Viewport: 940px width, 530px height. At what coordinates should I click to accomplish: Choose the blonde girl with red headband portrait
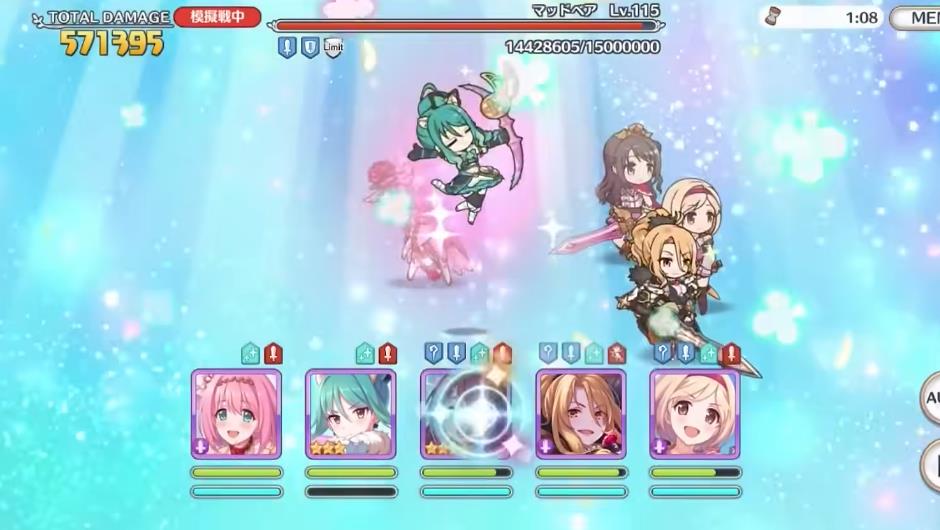tap(694, 414)
